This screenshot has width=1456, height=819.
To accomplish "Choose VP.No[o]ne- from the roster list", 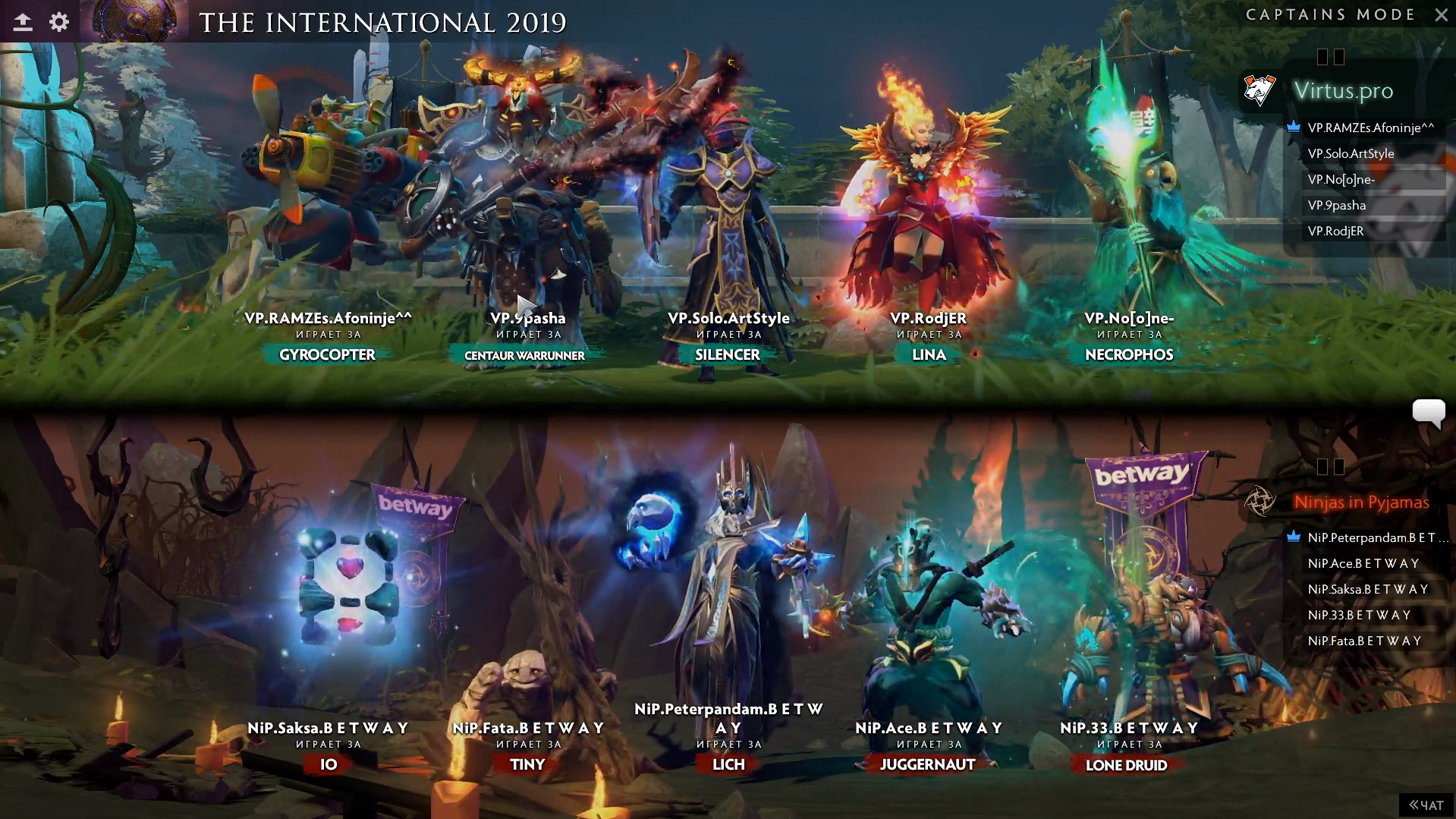I will [x=1341, y=179].
